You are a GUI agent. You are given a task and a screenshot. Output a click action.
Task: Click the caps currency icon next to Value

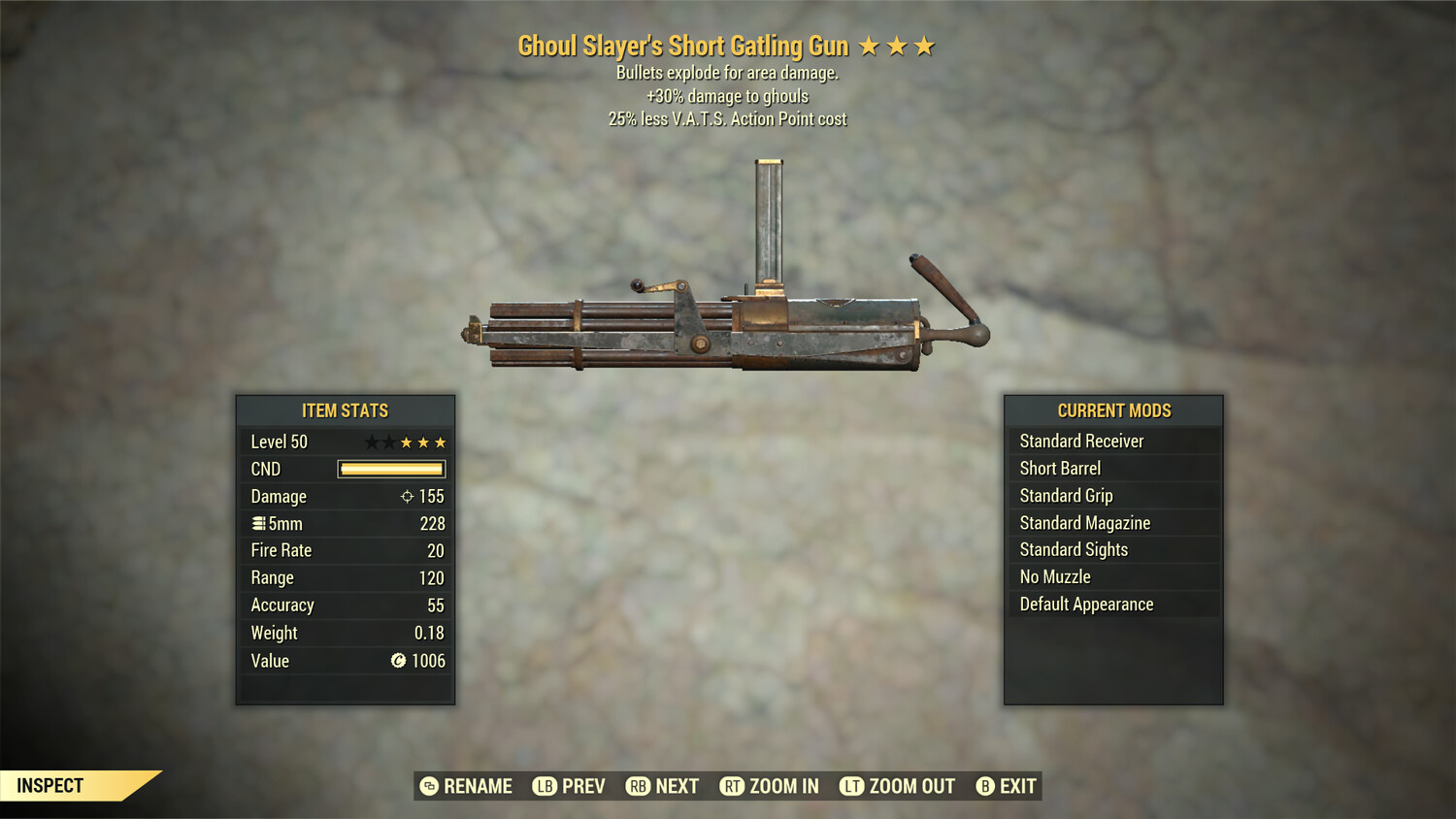398,661
